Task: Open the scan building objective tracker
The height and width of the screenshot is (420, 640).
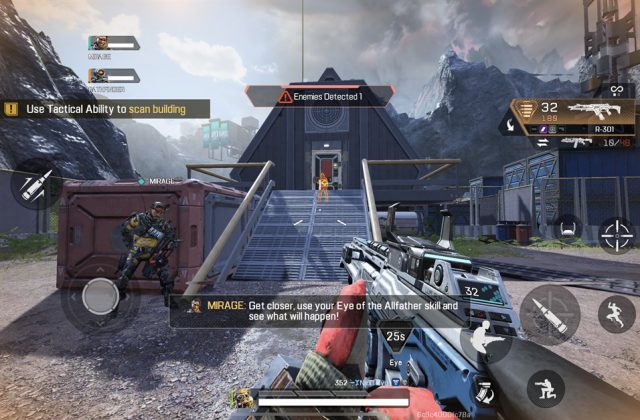Action: point(105,108)
